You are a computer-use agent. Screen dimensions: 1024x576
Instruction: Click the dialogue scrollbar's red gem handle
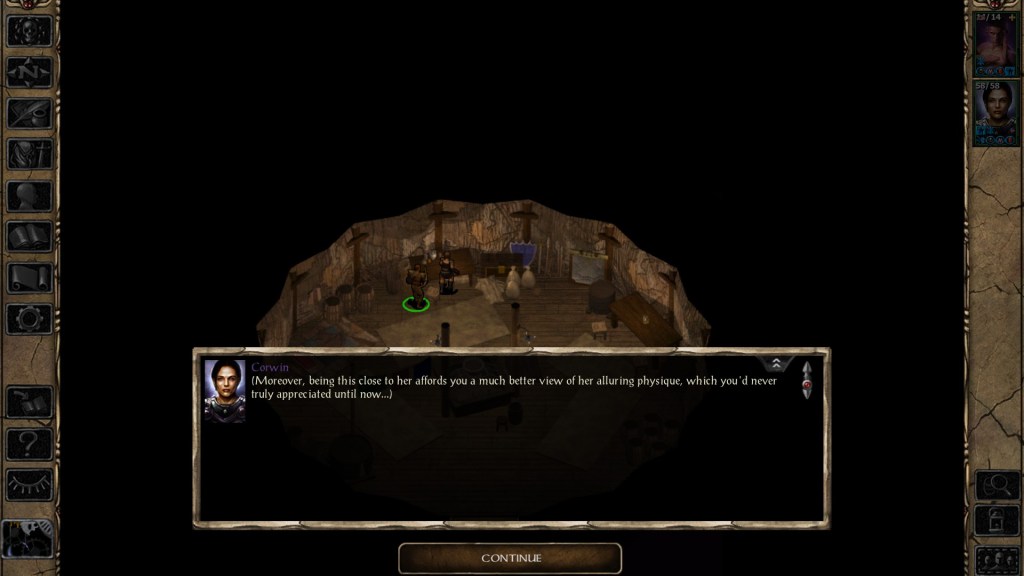(806, 384)
